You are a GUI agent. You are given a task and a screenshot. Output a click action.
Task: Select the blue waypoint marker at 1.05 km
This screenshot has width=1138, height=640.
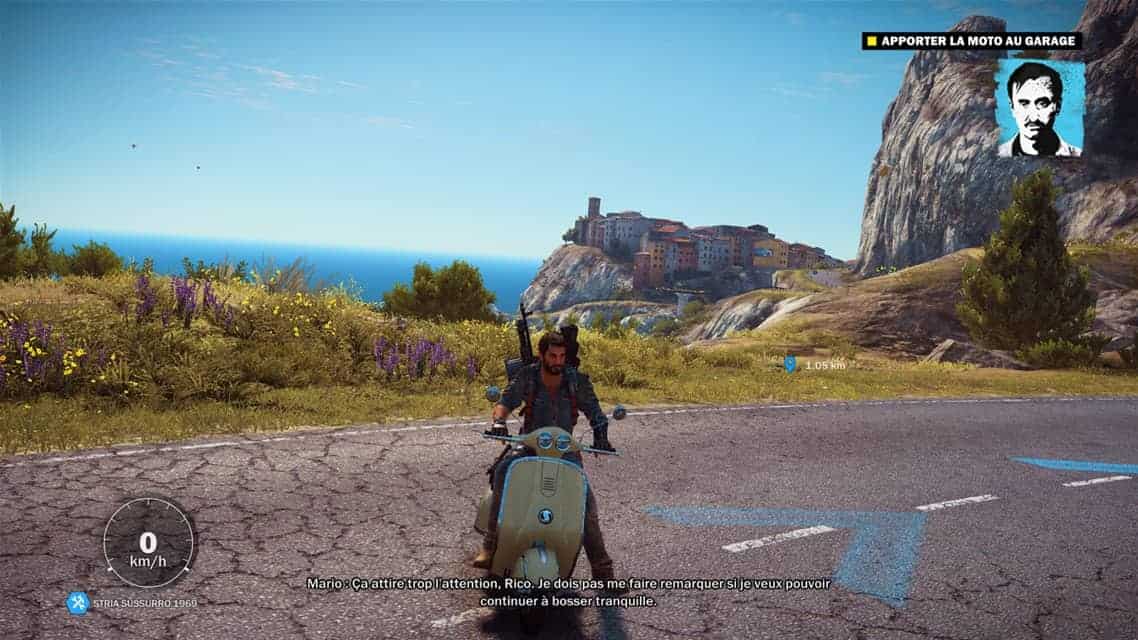pyautogui.click(x=790, y=364)
